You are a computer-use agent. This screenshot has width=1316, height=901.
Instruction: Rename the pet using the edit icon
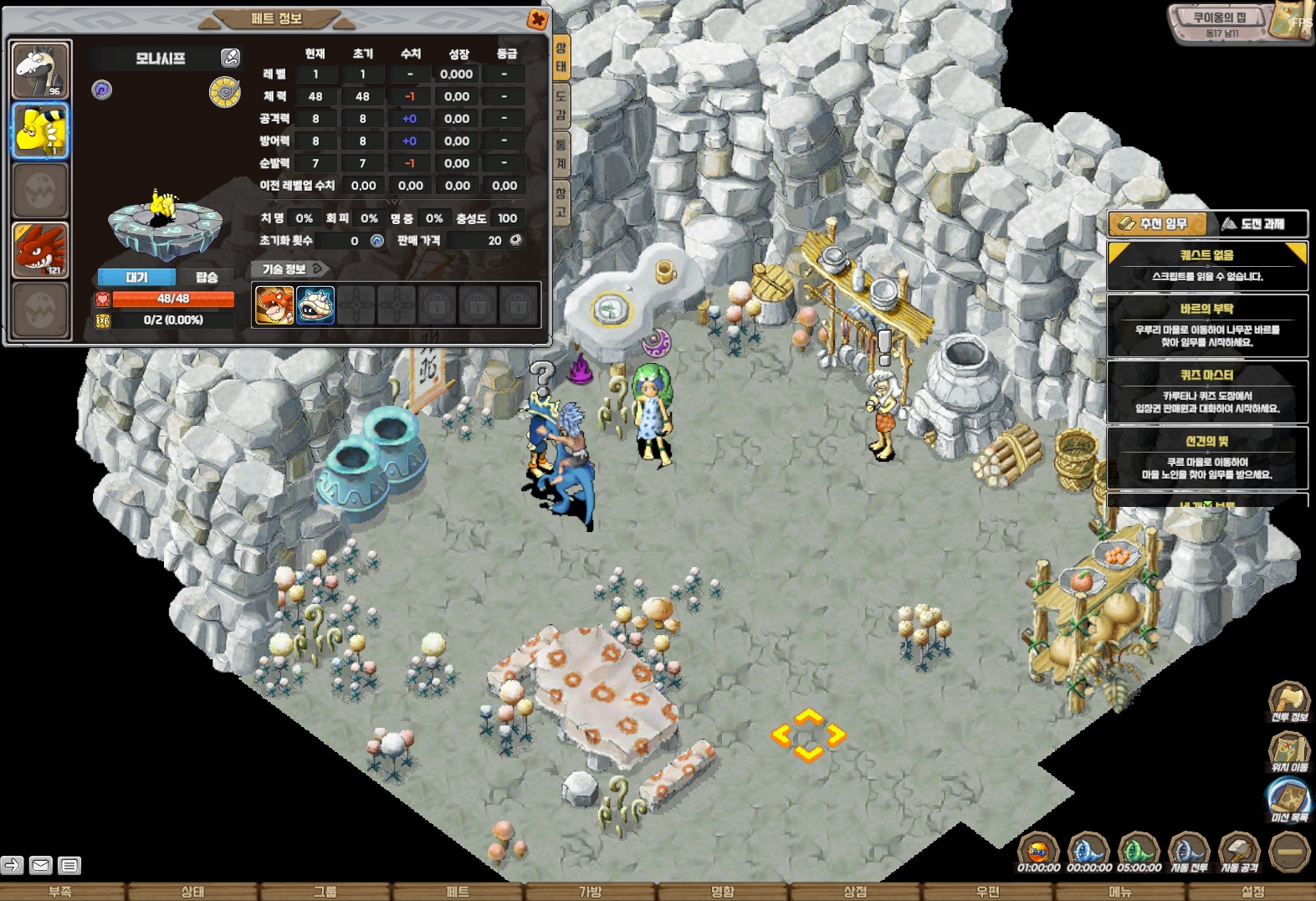coord(230,58)
